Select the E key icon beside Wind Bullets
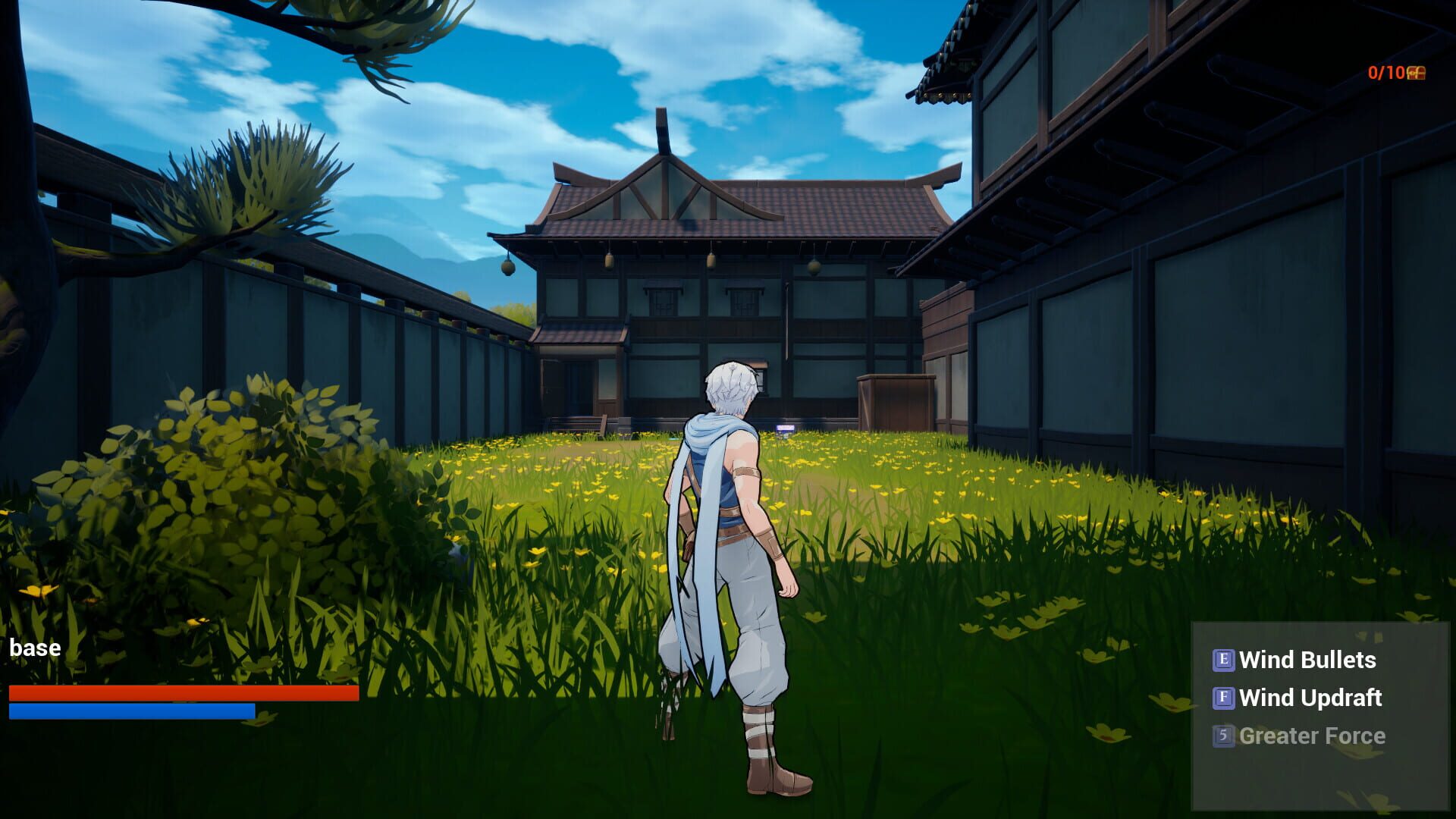Image resolution: width=1456 pixels, height=819 pixels. 1225,661
